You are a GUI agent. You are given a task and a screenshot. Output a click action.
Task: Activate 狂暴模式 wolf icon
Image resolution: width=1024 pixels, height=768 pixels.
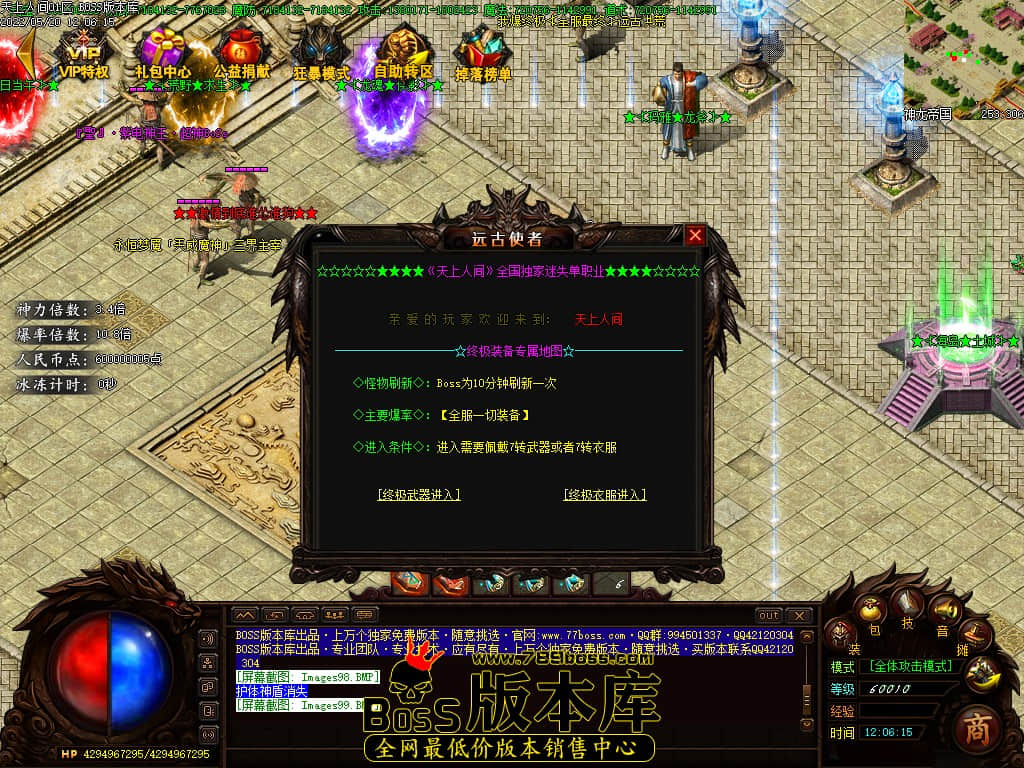pyautogui.click(x=321, y=55)
